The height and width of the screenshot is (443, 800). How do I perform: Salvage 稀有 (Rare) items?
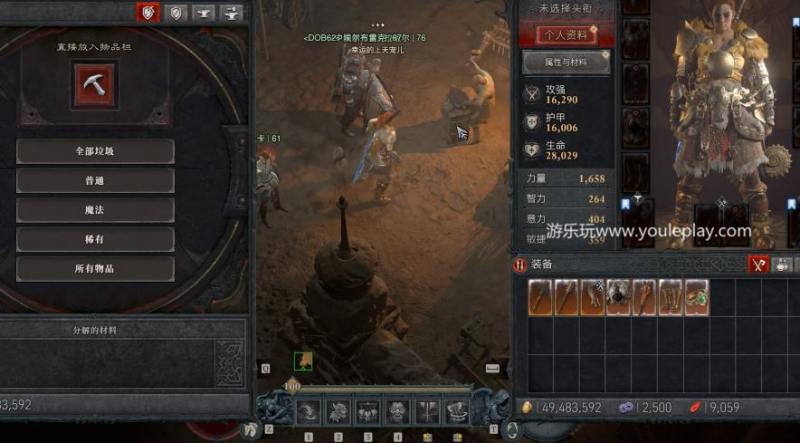pyautogui.click(x=96, y=240)
